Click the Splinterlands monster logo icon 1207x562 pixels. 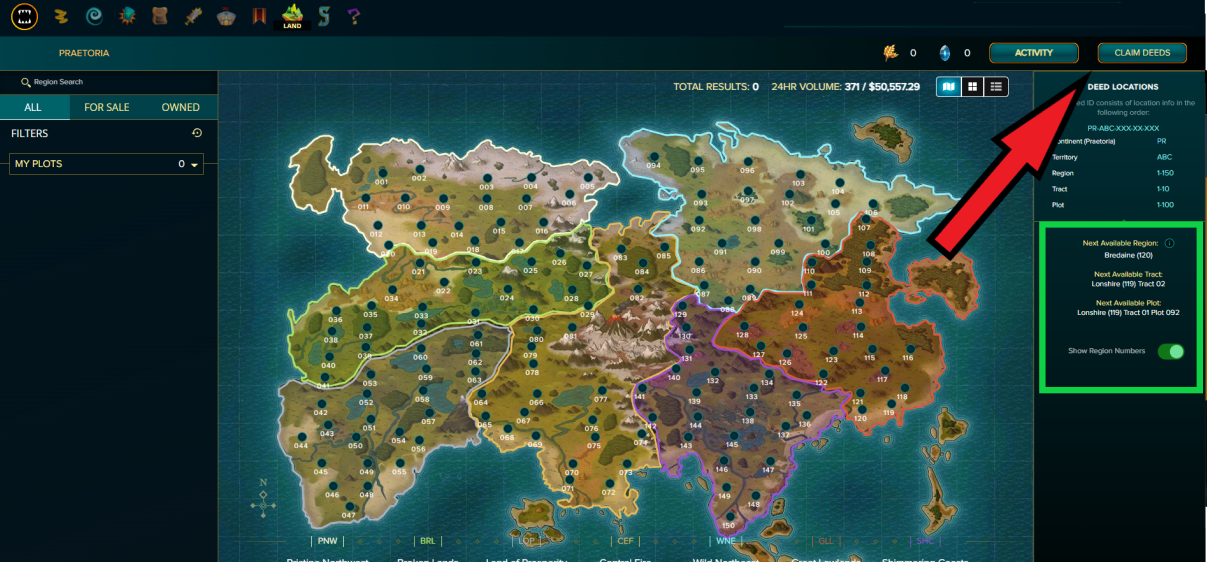pyautogui.click(x=24, y=16)
